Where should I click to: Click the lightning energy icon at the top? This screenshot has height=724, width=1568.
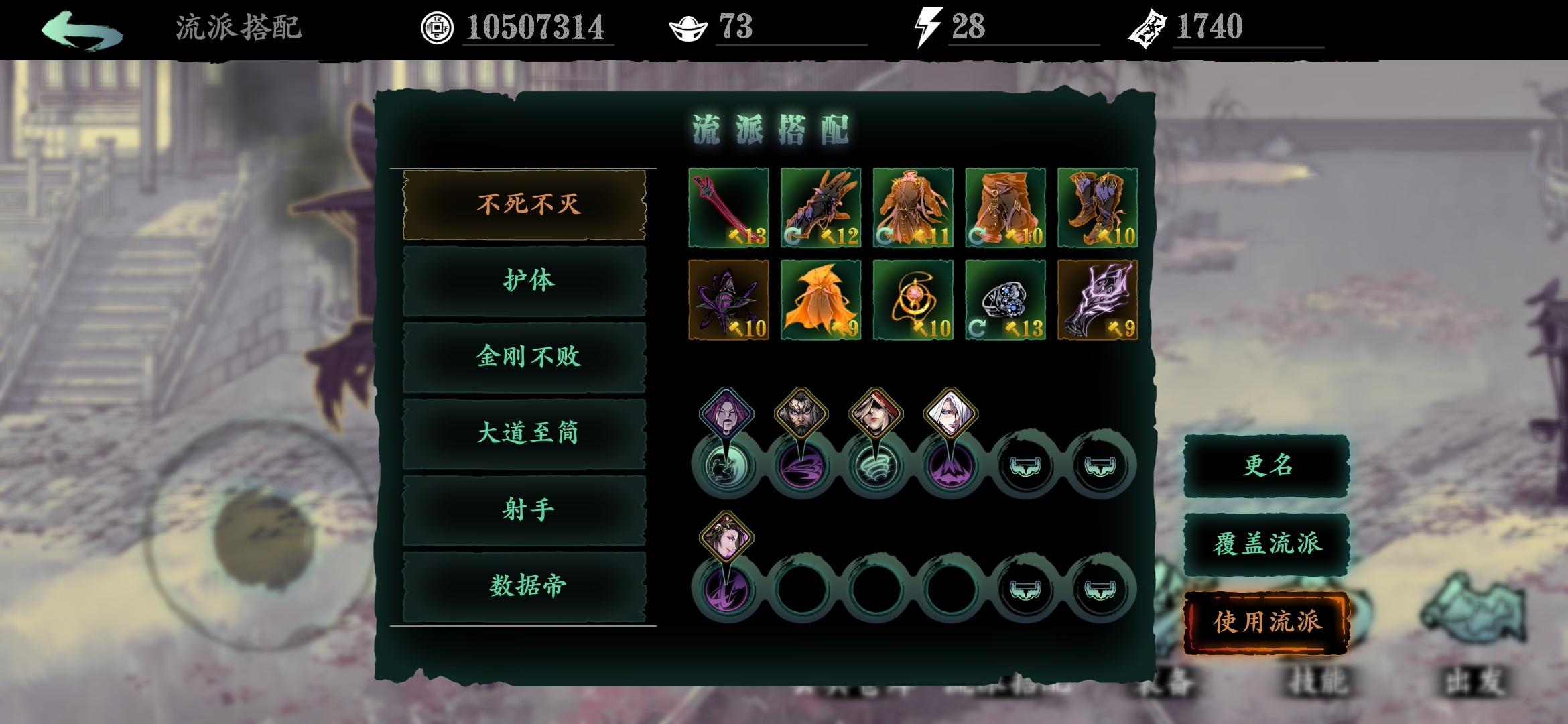point(928,28)
